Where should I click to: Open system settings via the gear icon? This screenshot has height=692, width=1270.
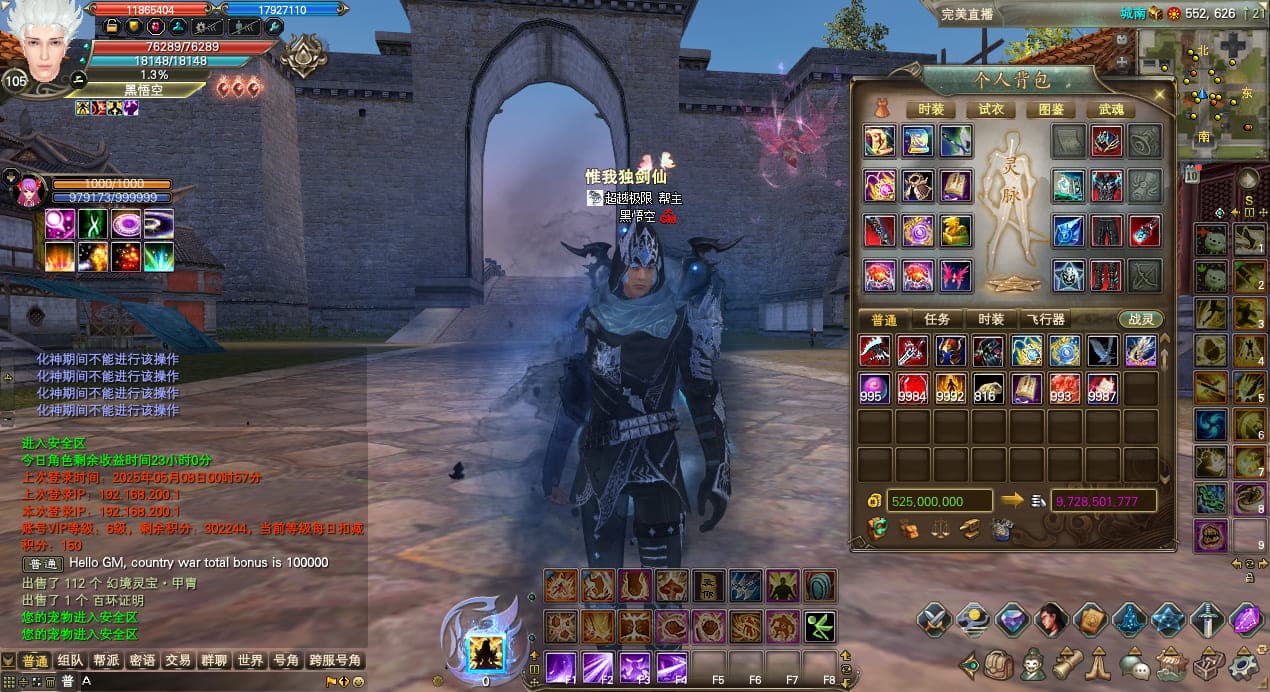tap(1243, 663)
